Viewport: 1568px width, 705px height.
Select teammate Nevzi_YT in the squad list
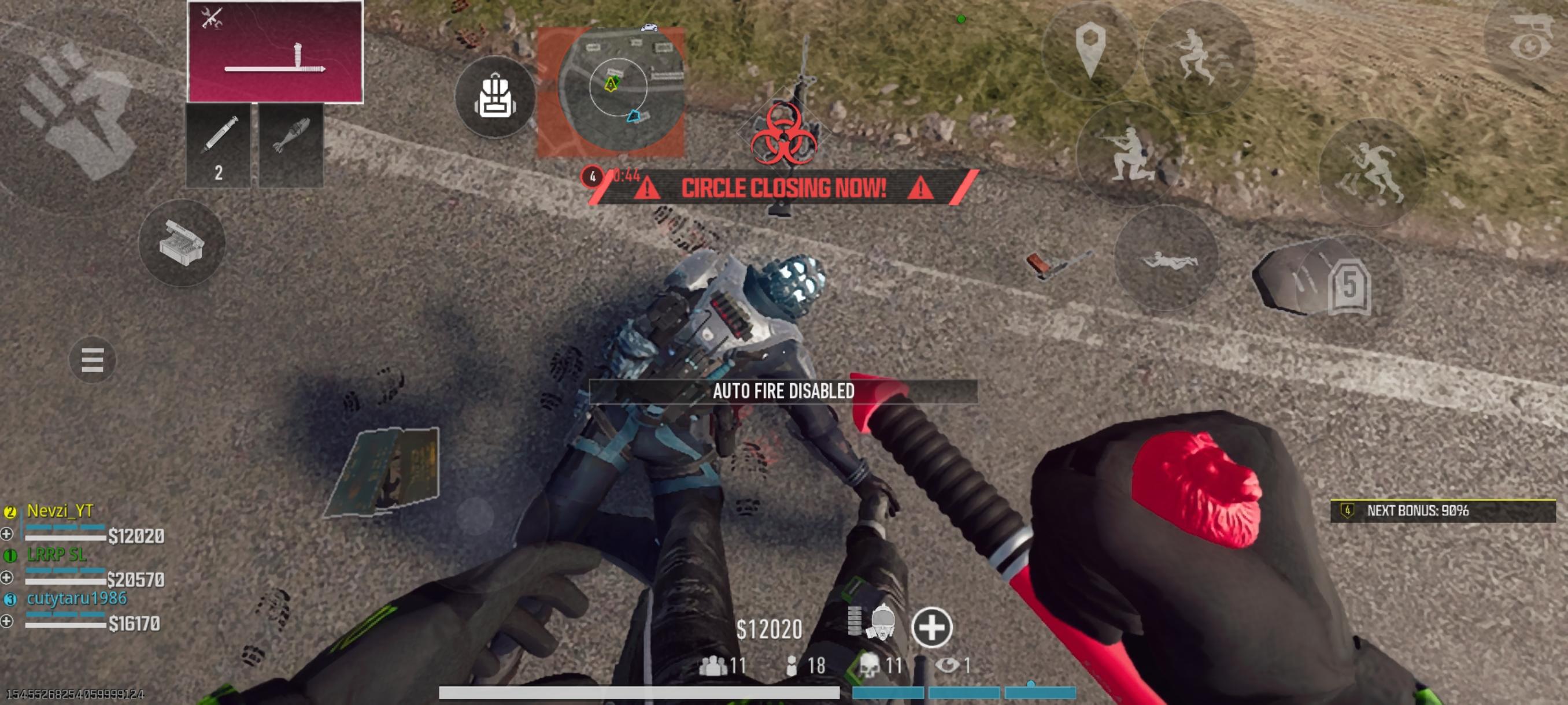pos(58,513)
